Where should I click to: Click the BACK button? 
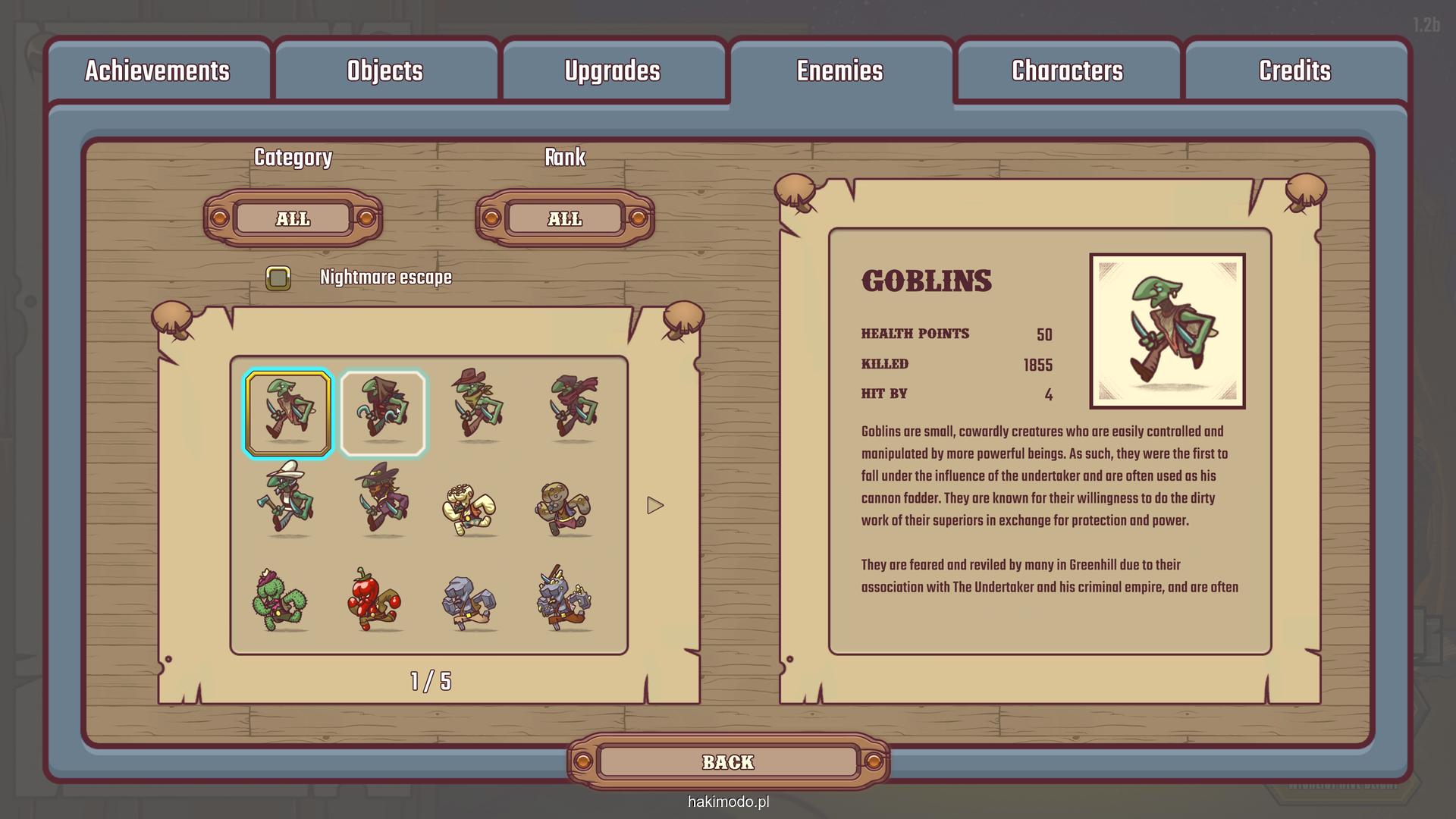[728, 762]
